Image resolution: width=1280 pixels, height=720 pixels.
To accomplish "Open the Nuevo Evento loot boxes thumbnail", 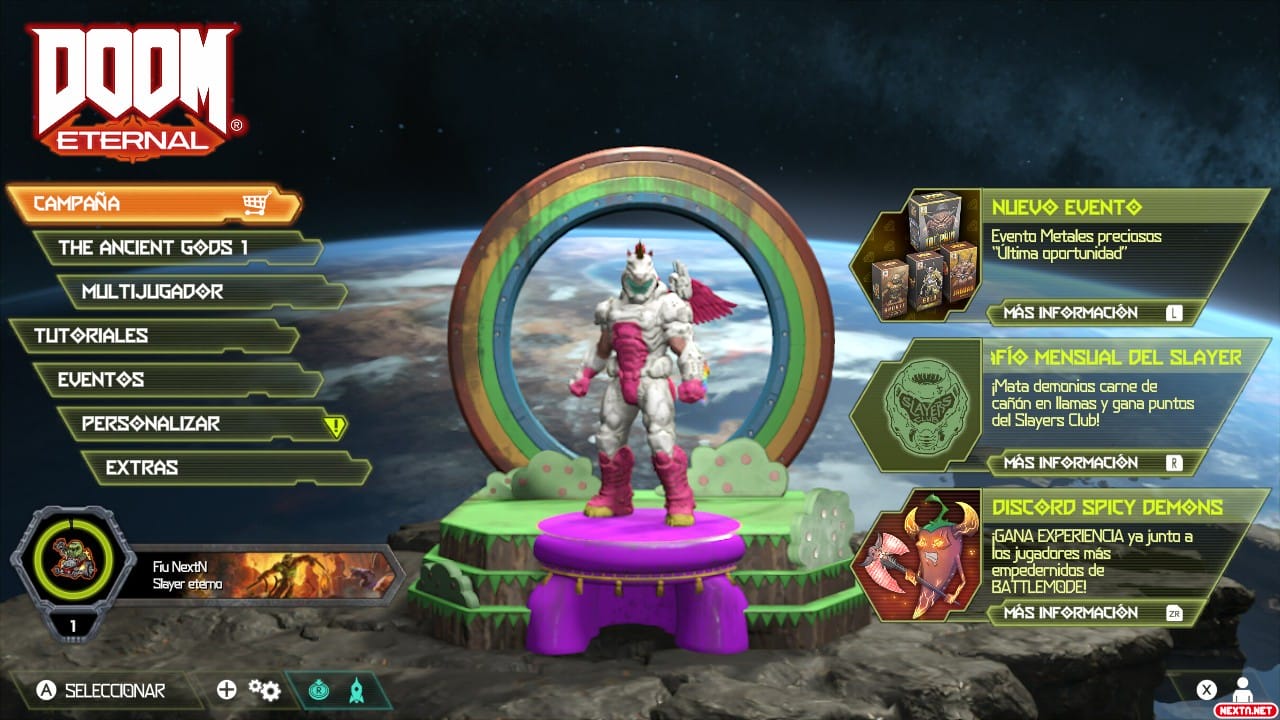I will pyautogui.click(x=917, y=255).
